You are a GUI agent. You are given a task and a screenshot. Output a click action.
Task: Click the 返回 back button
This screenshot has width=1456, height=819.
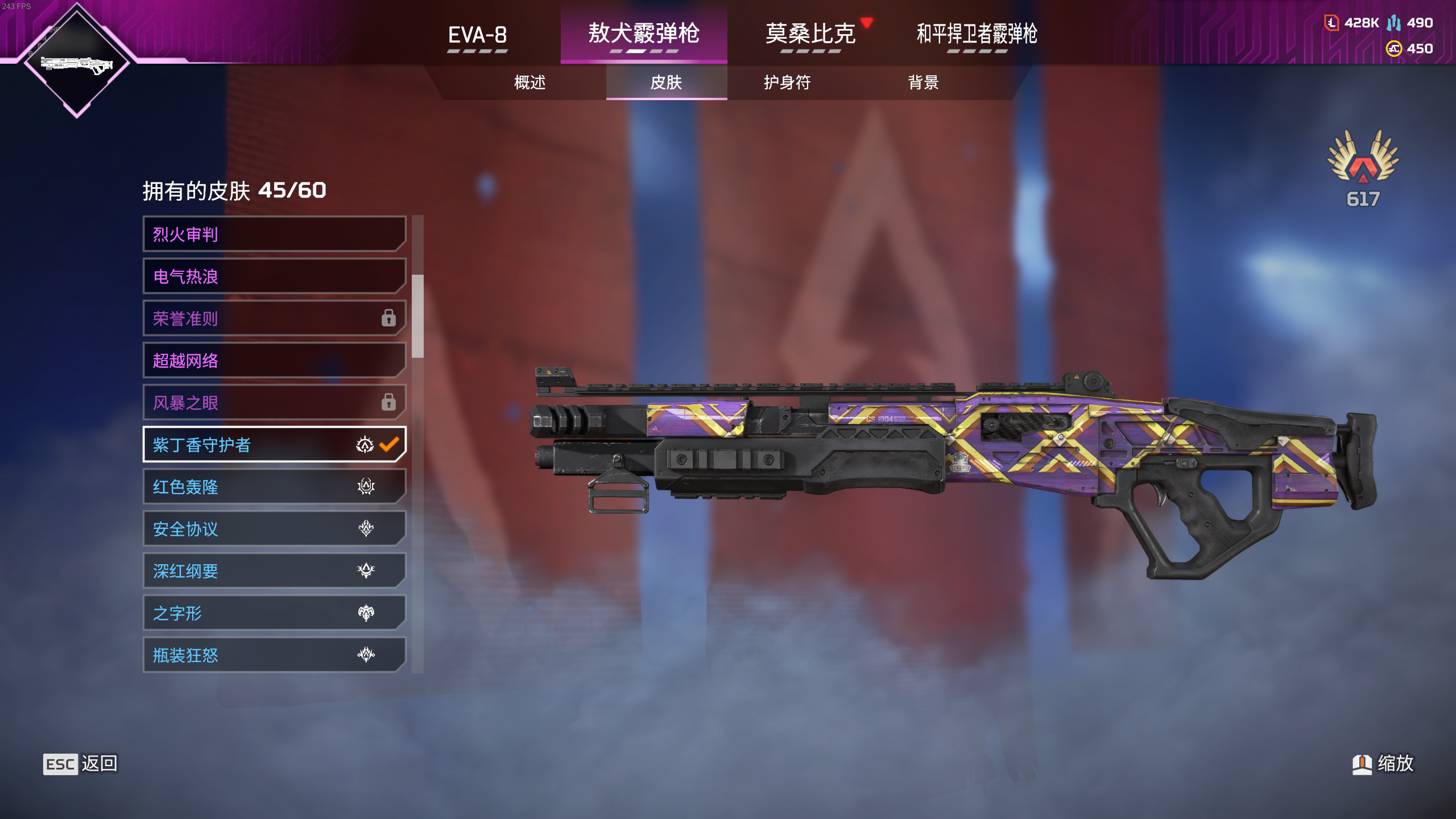[81, 764]
